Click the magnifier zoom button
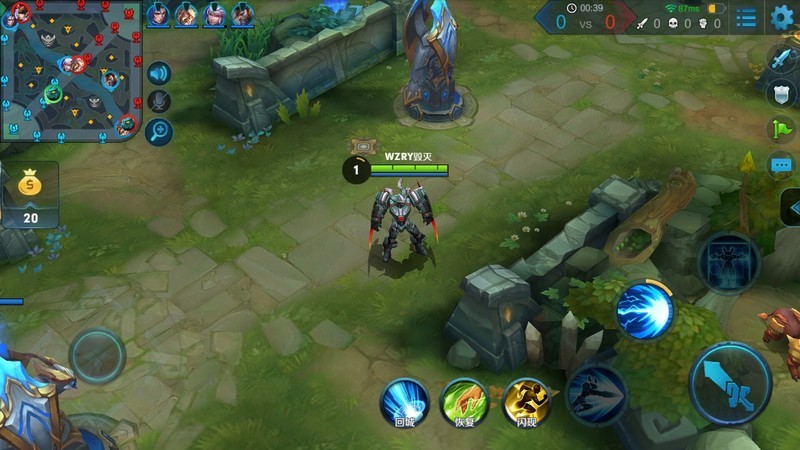800x450 pixels. 158,130
